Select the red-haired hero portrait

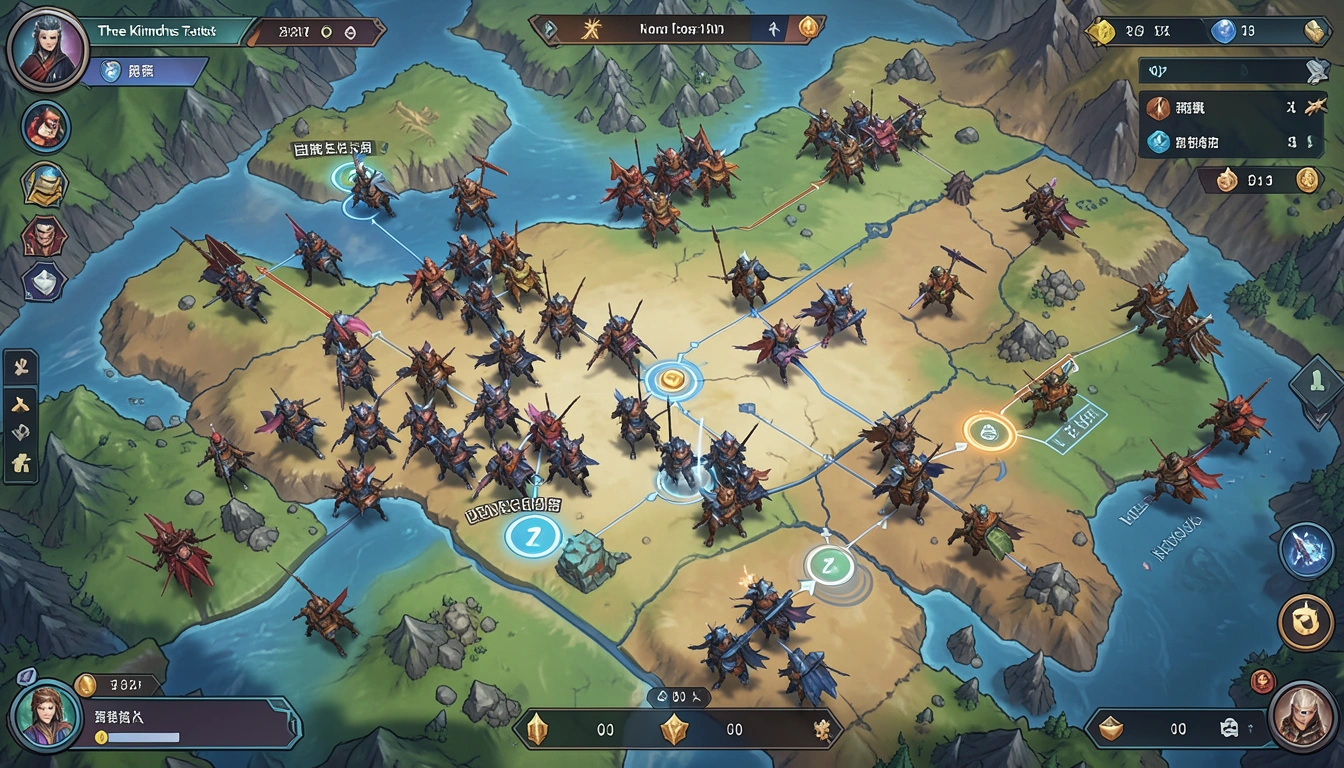tap(45, 127)
